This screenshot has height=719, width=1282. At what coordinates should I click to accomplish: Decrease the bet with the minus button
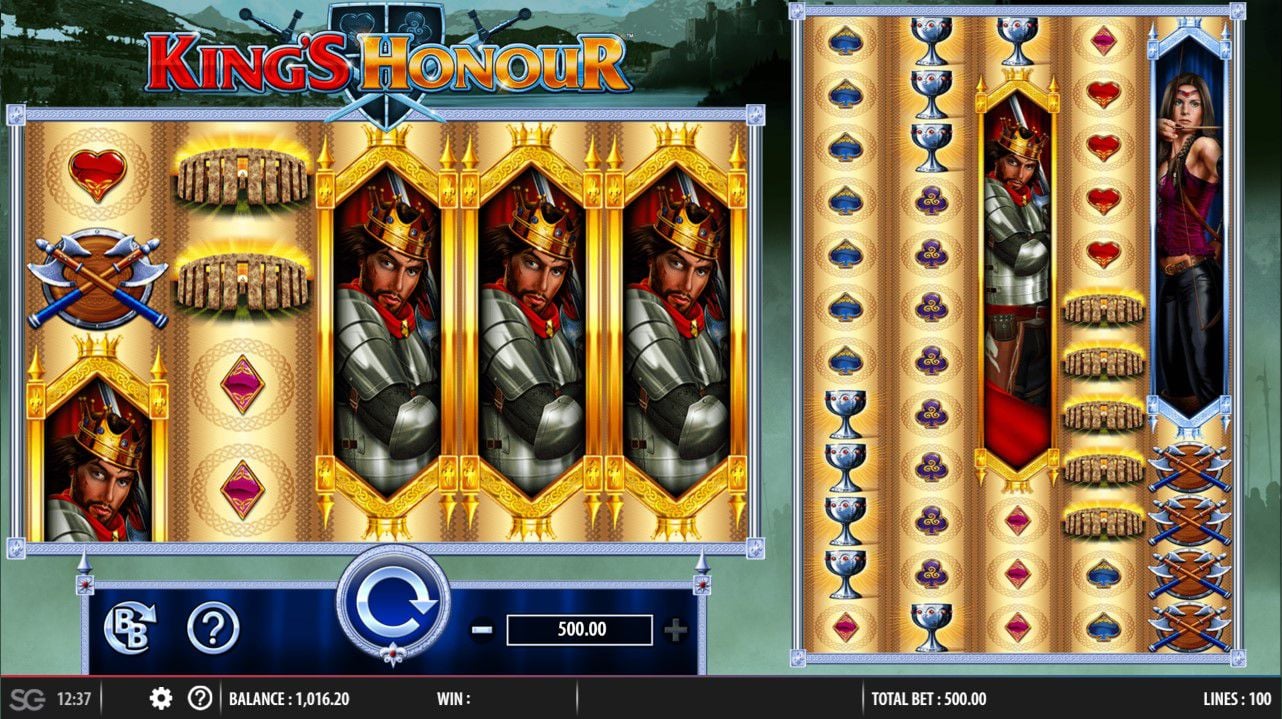pos(482,630)
